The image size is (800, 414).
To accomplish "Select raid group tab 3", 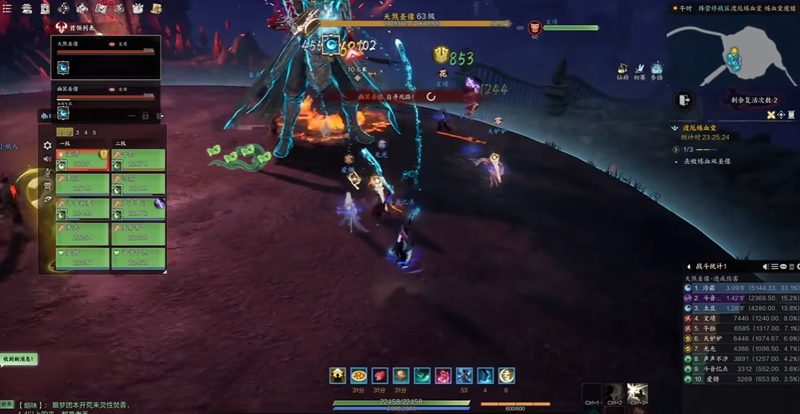I will click(x=80, y=132).
